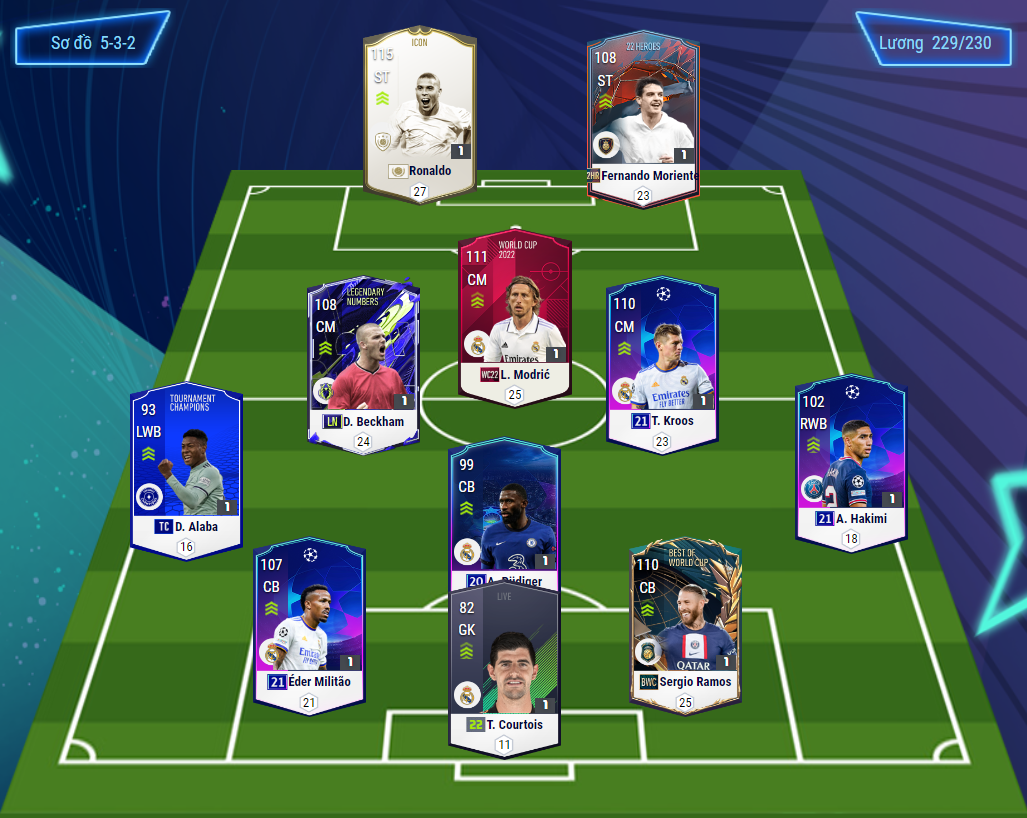This screenshot has height=818, width=1027.
Task: Choose the Sergio Ramos centre-back card
Action: point(685,625)
